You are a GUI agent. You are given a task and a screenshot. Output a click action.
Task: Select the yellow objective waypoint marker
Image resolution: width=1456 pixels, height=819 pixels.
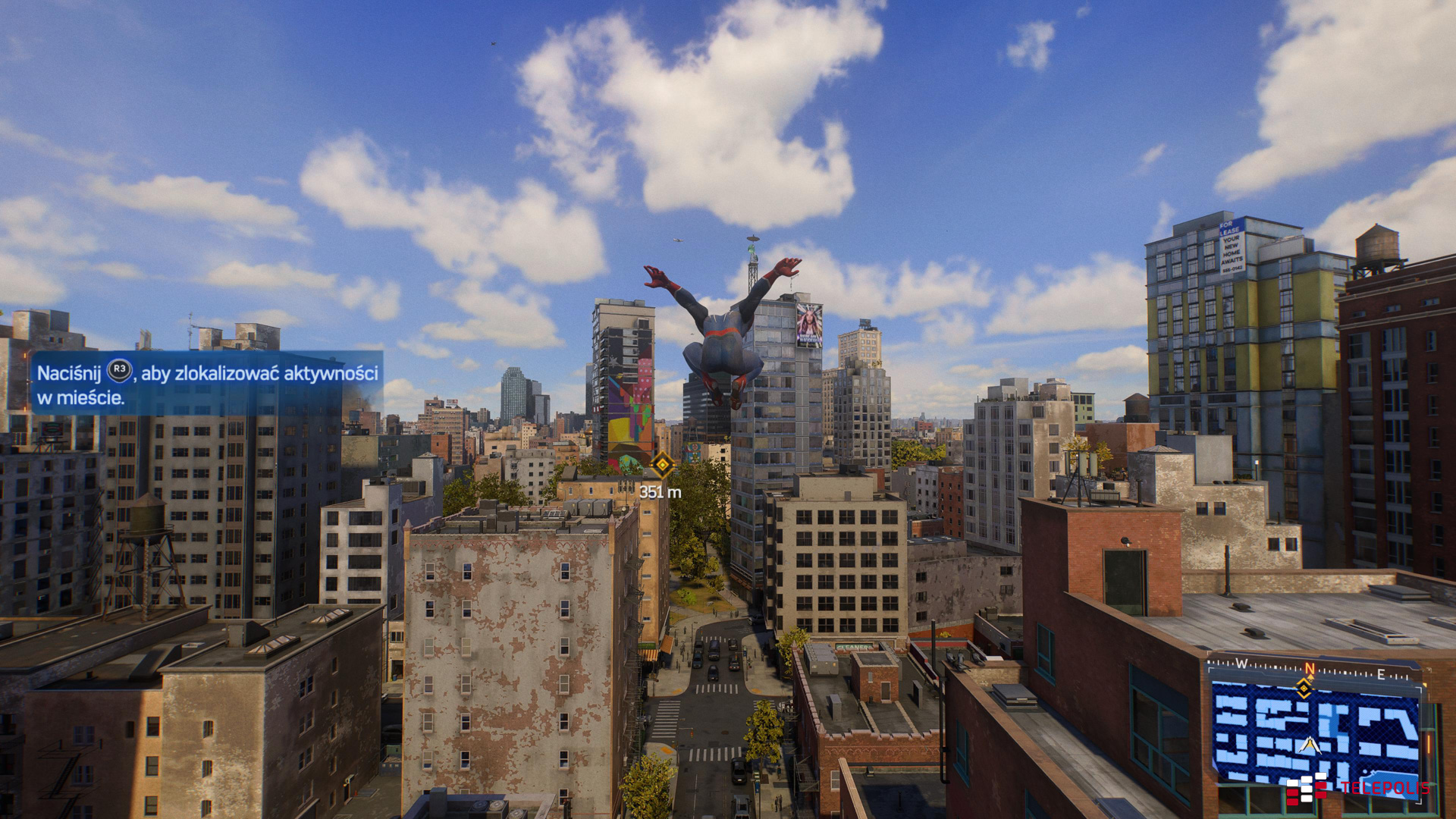(662, 465)
